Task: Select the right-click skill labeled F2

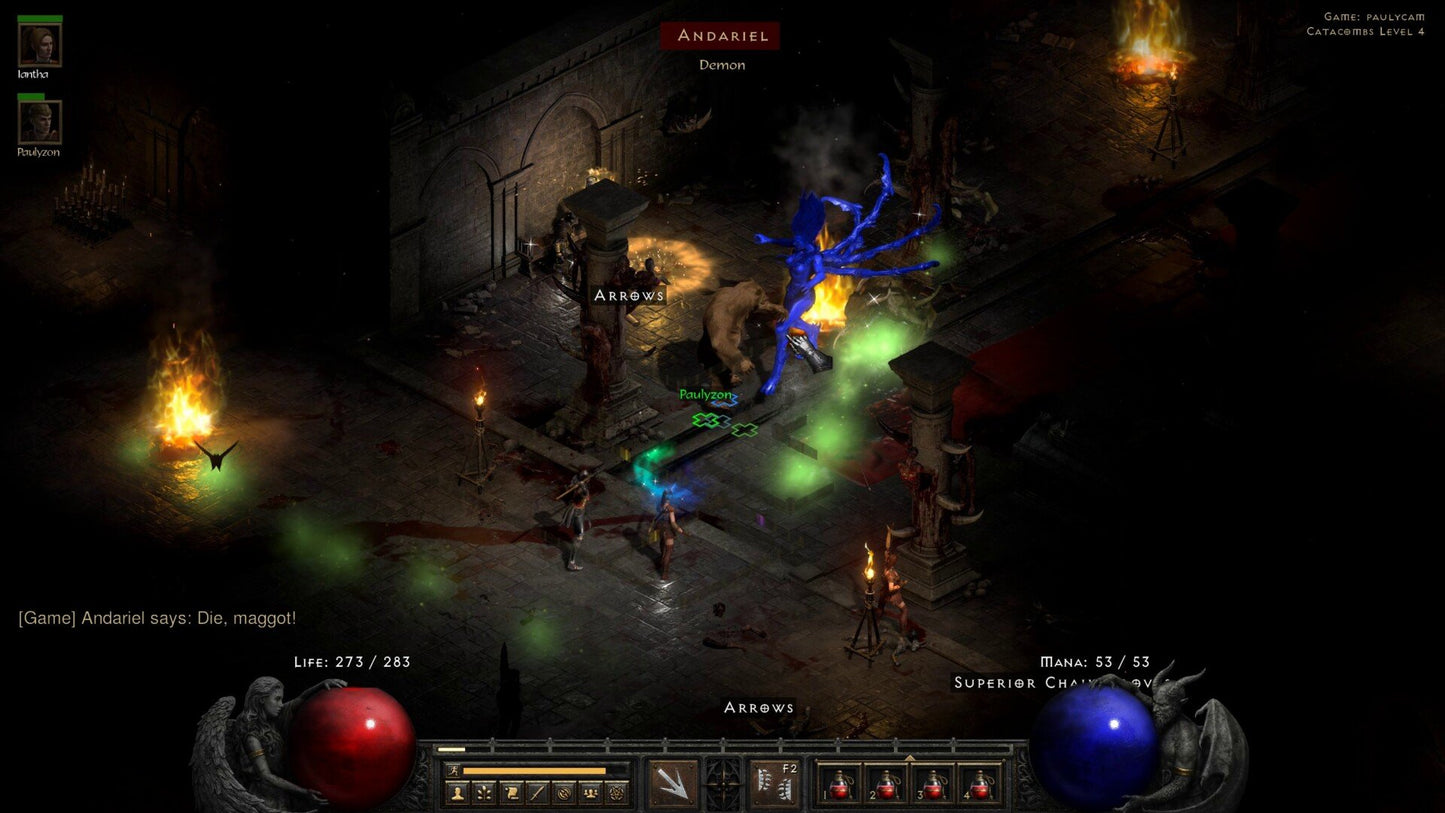Action: 775,783
